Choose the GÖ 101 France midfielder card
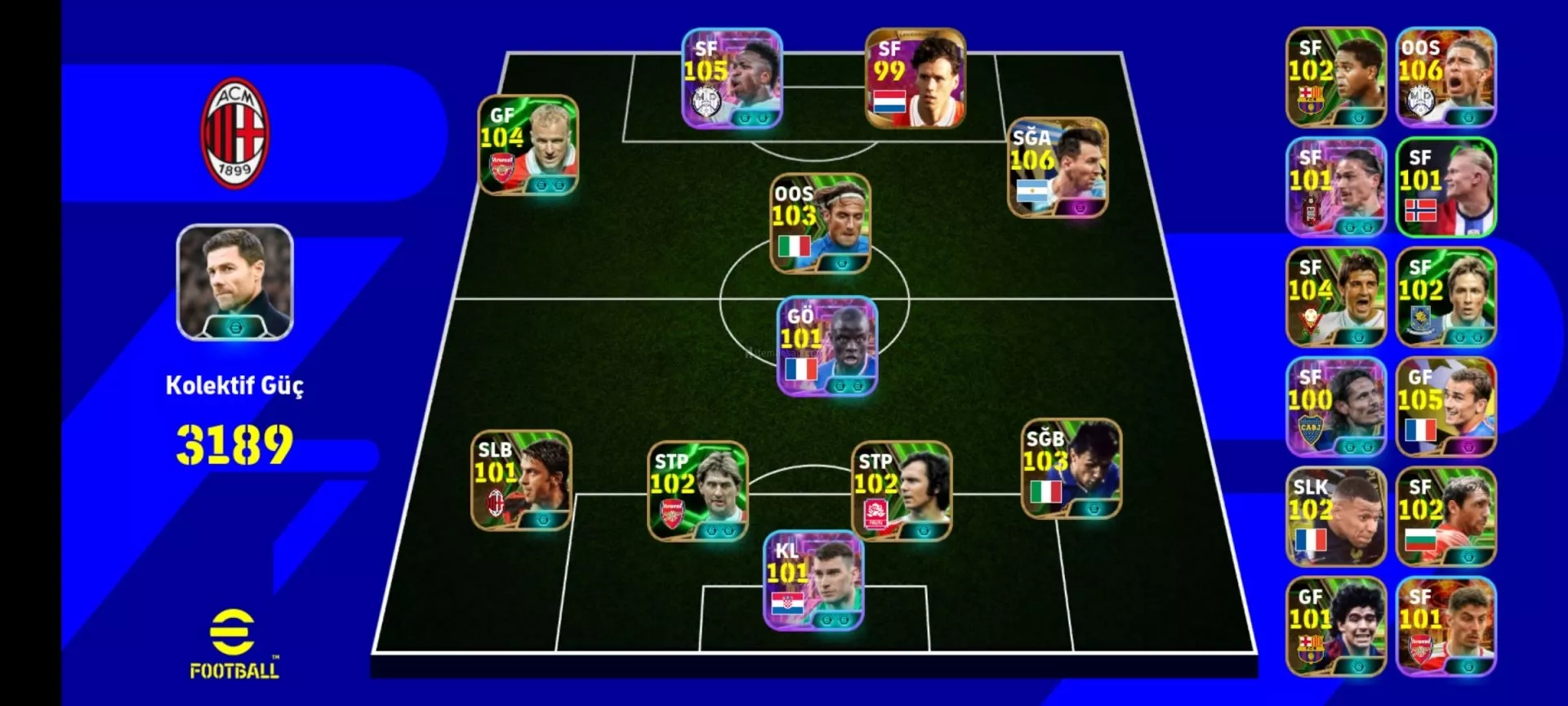This screenshot has width=1568, height=706. (x=827, y=346)
